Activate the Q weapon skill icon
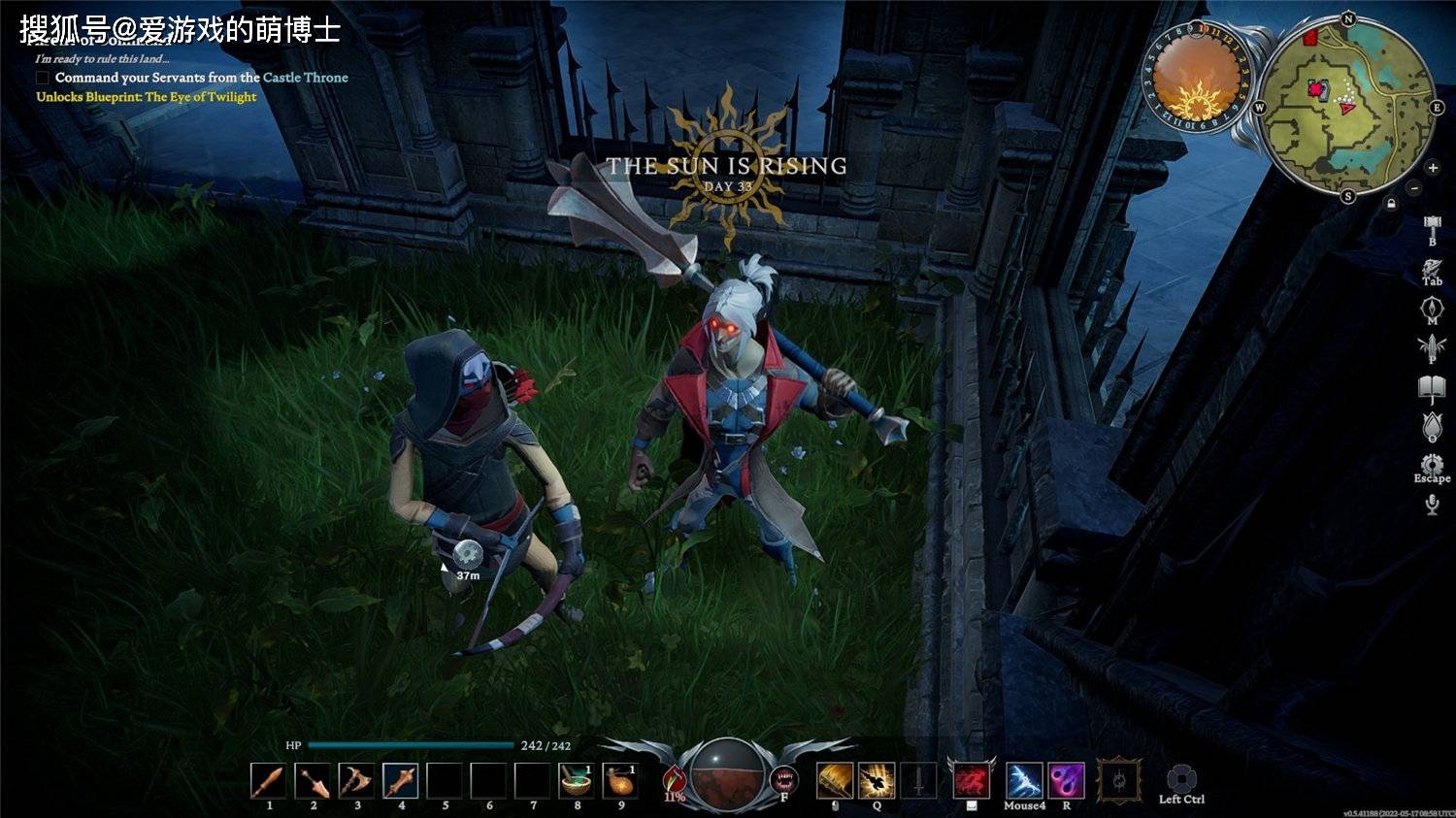 click(x=877, y=780)
